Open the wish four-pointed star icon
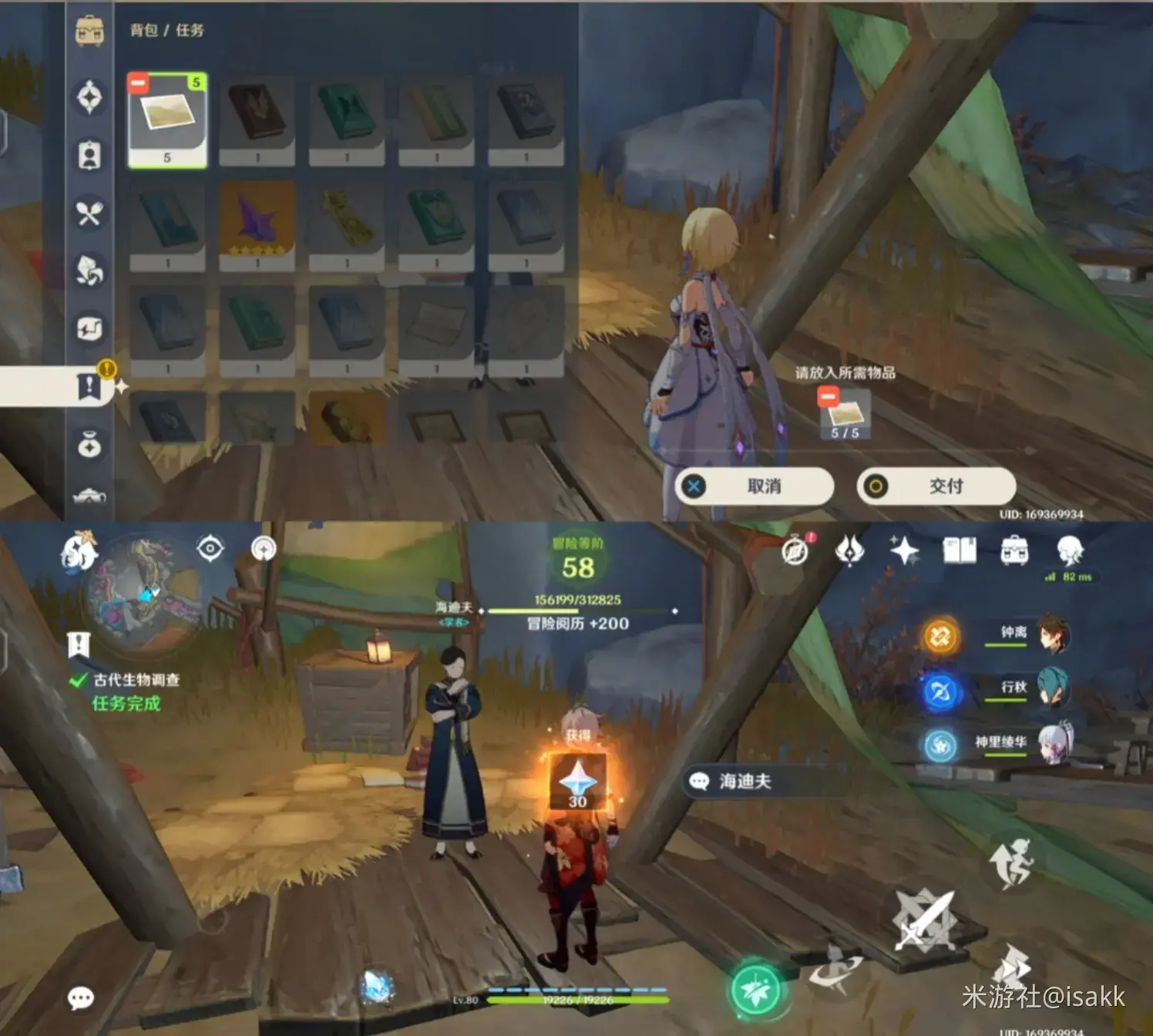1153x1036 pixels. point(904,551)
